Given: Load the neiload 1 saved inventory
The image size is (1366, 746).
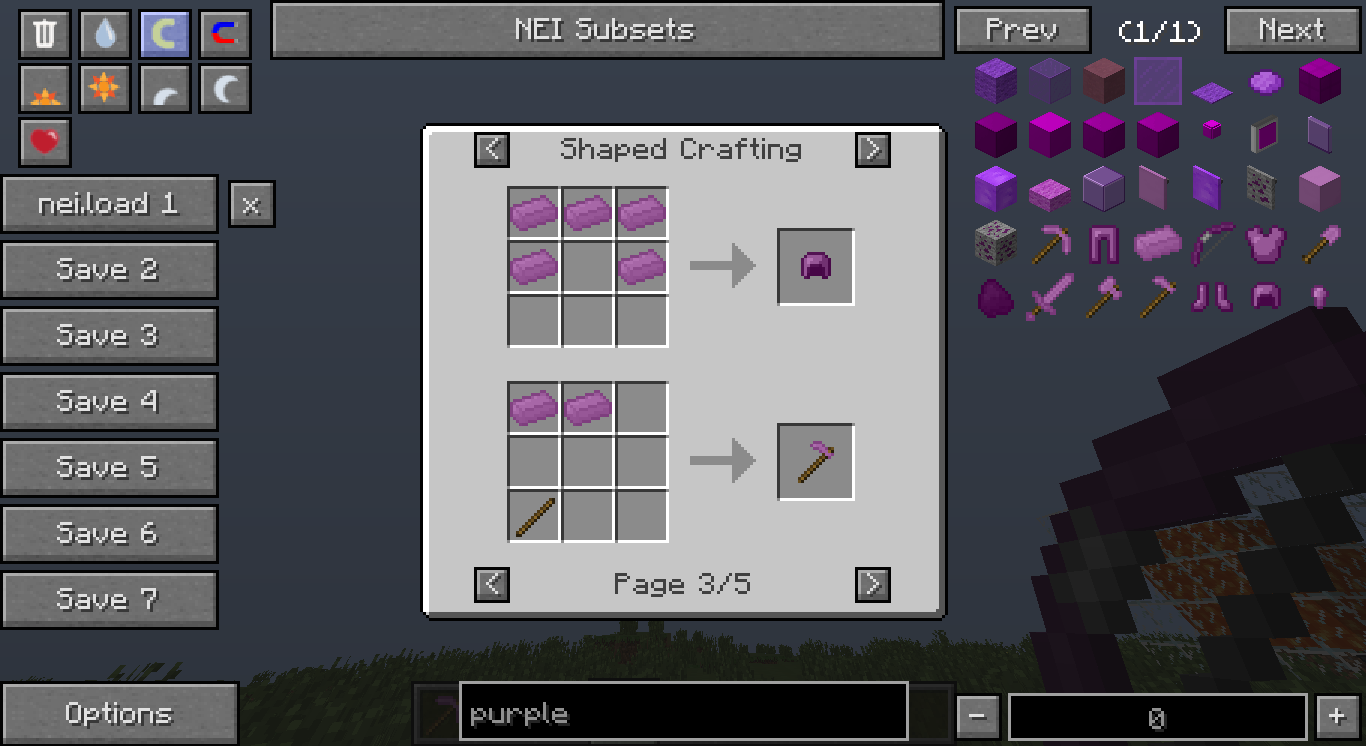Looking at the screenshot, I should (x=110, y=203).
